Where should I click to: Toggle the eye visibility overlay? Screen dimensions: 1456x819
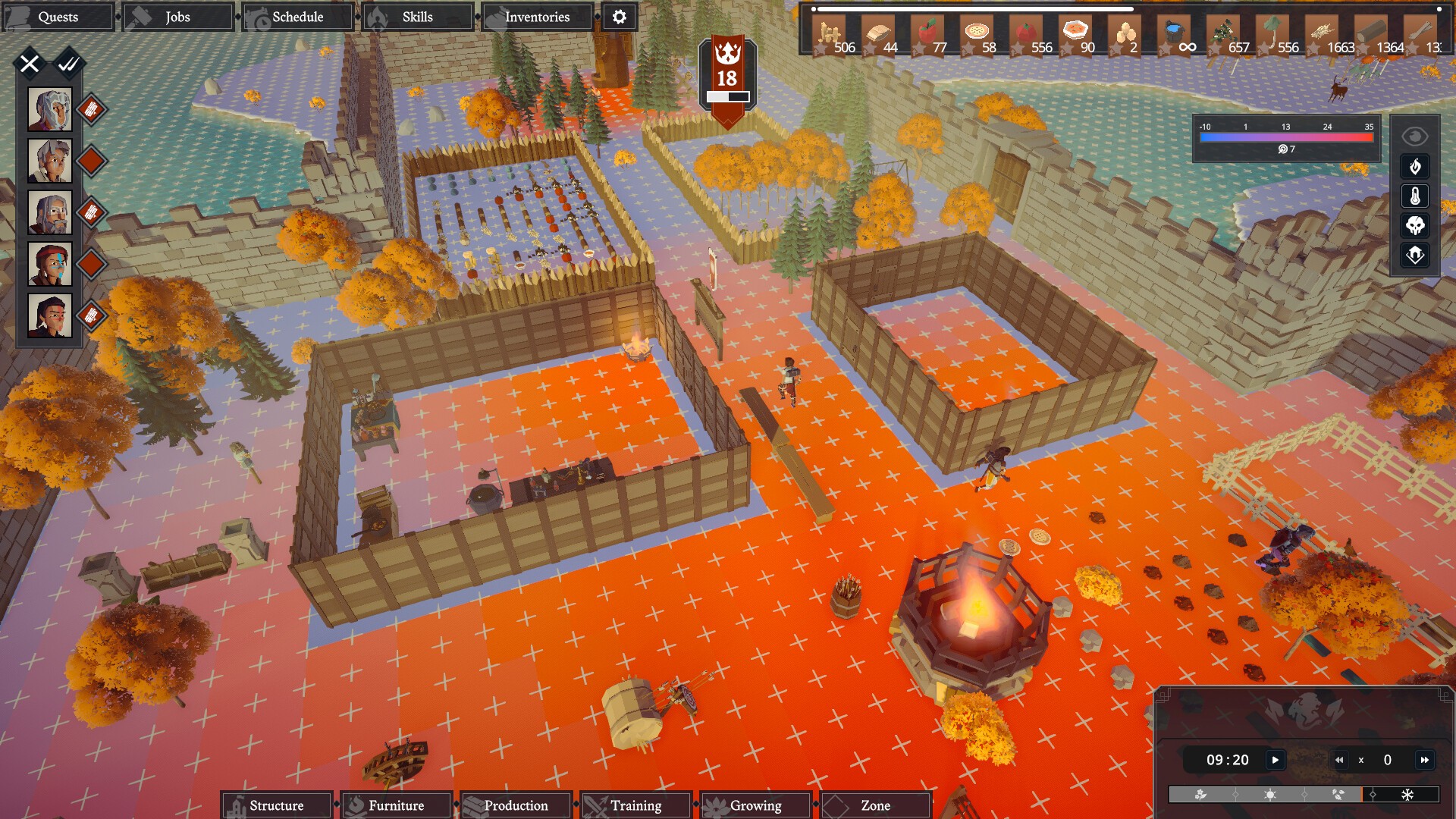click(x=1415, y=136)
